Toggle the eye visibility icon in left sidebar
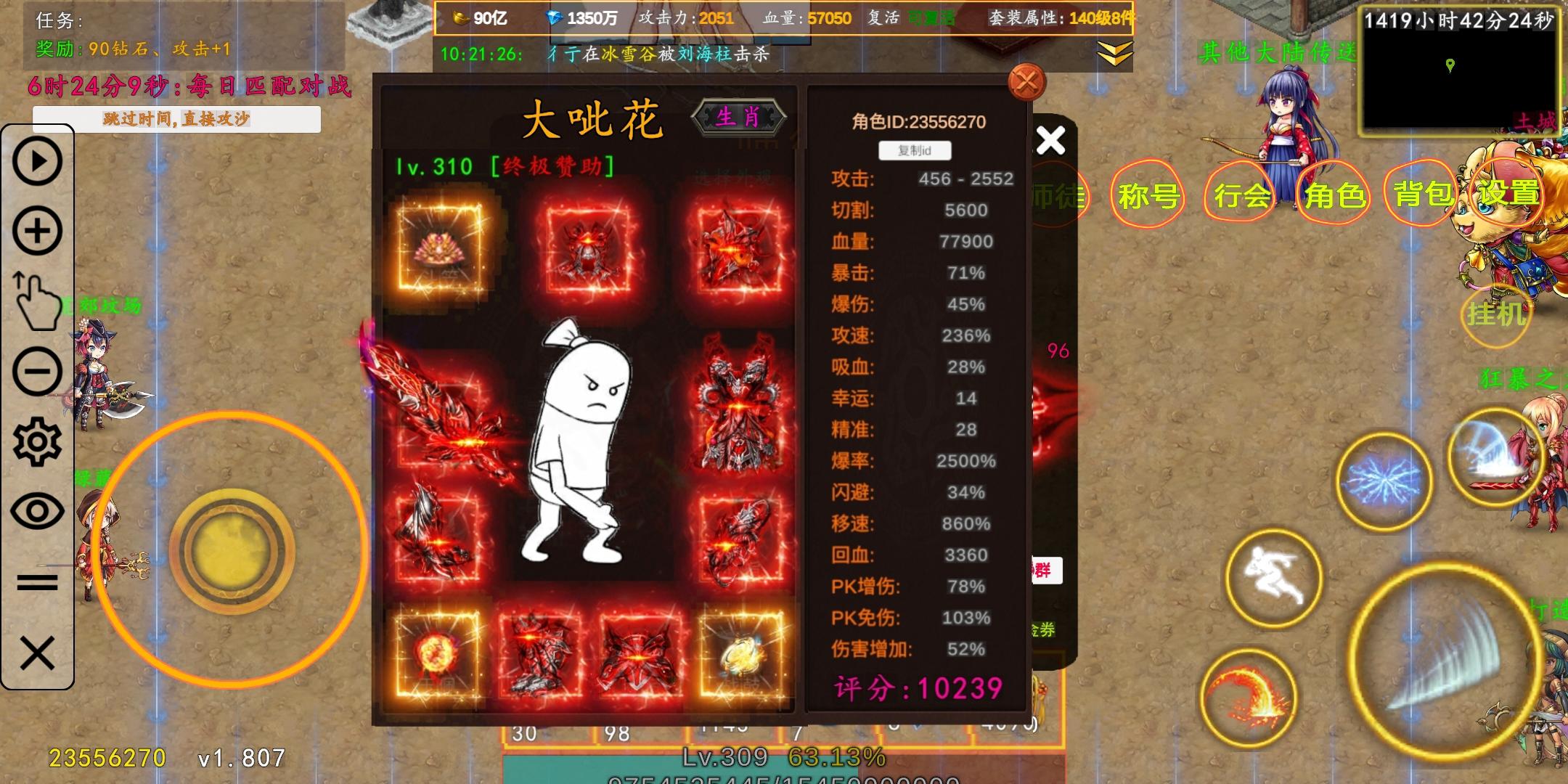Screen dimensions: 1568x784 [38, 510]
